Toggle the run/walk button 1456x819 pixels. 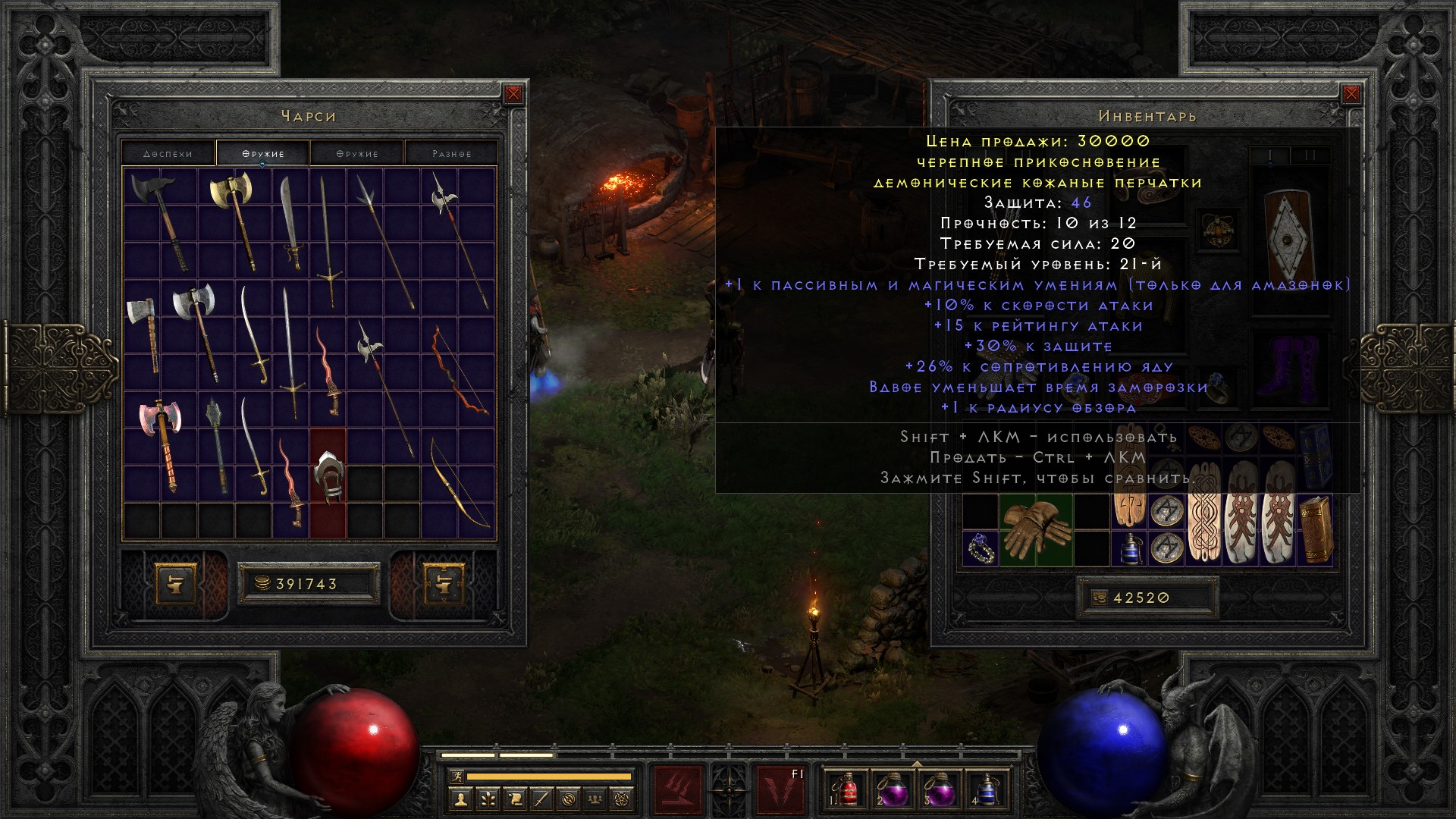pyautogui.click(x=457, y=777)
